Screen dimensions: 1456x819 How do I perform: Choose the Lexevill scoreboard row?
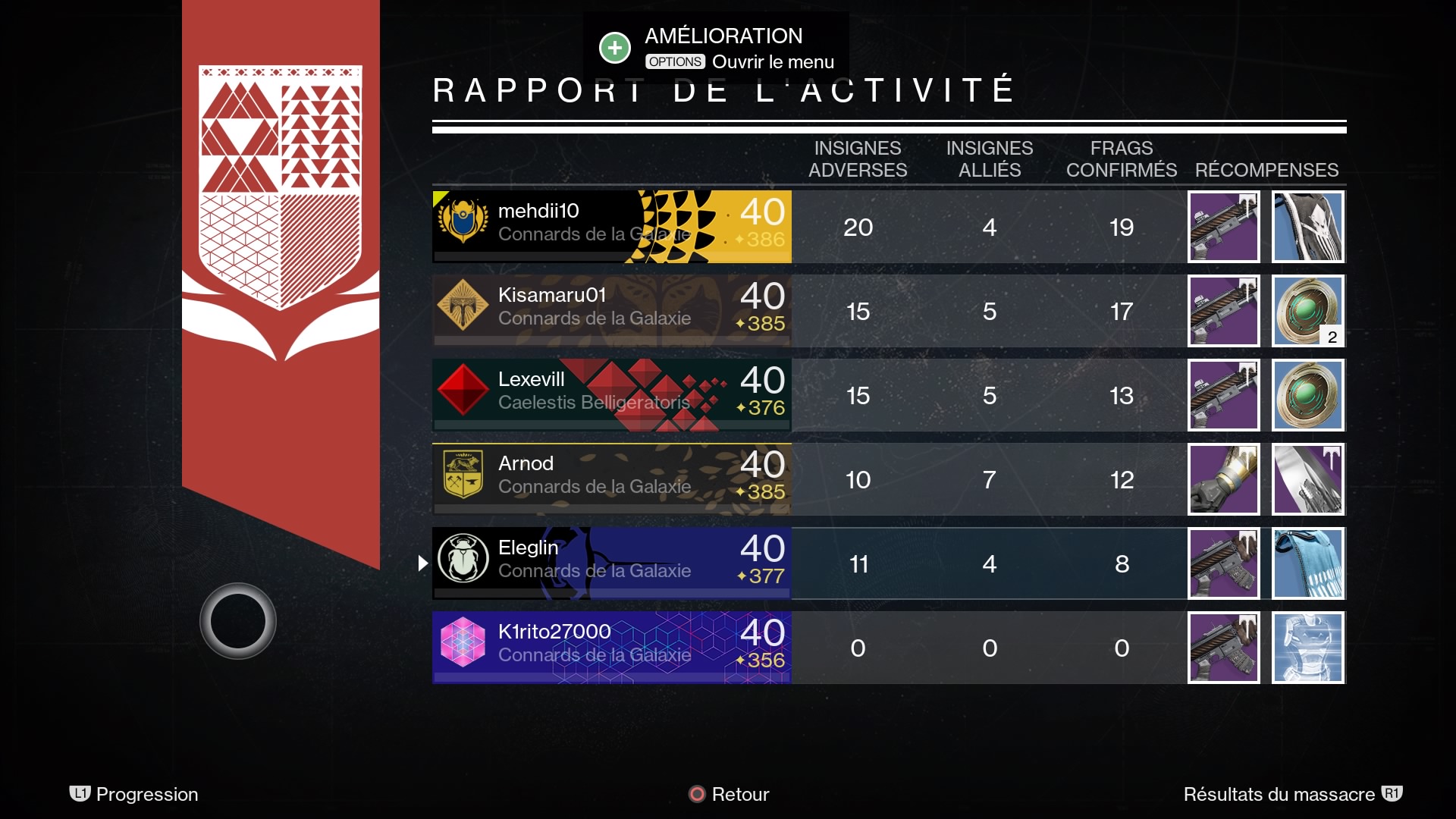tap(611, 395)
